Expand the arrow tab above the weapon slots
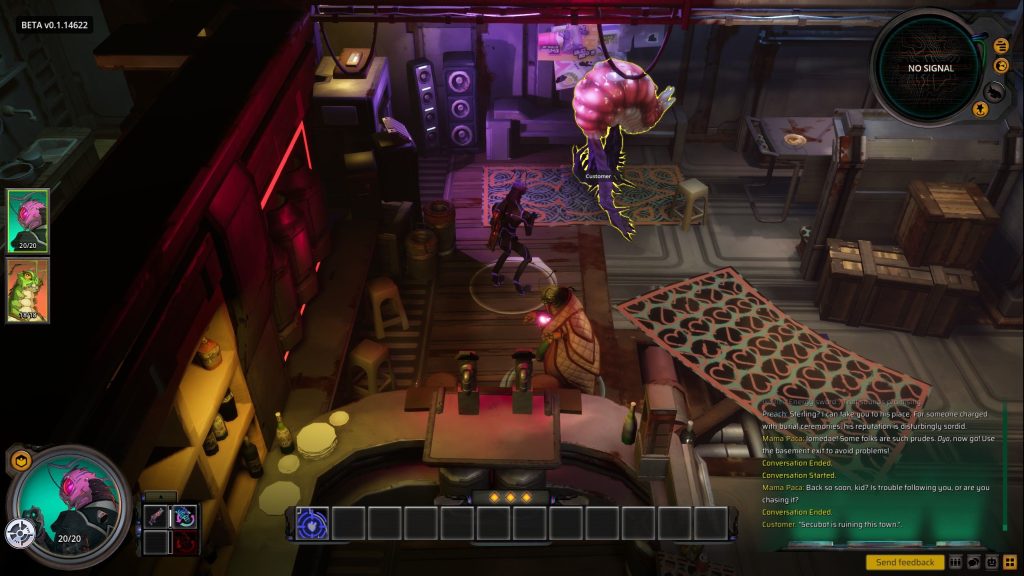The image size is (1024, 576). 160,497
